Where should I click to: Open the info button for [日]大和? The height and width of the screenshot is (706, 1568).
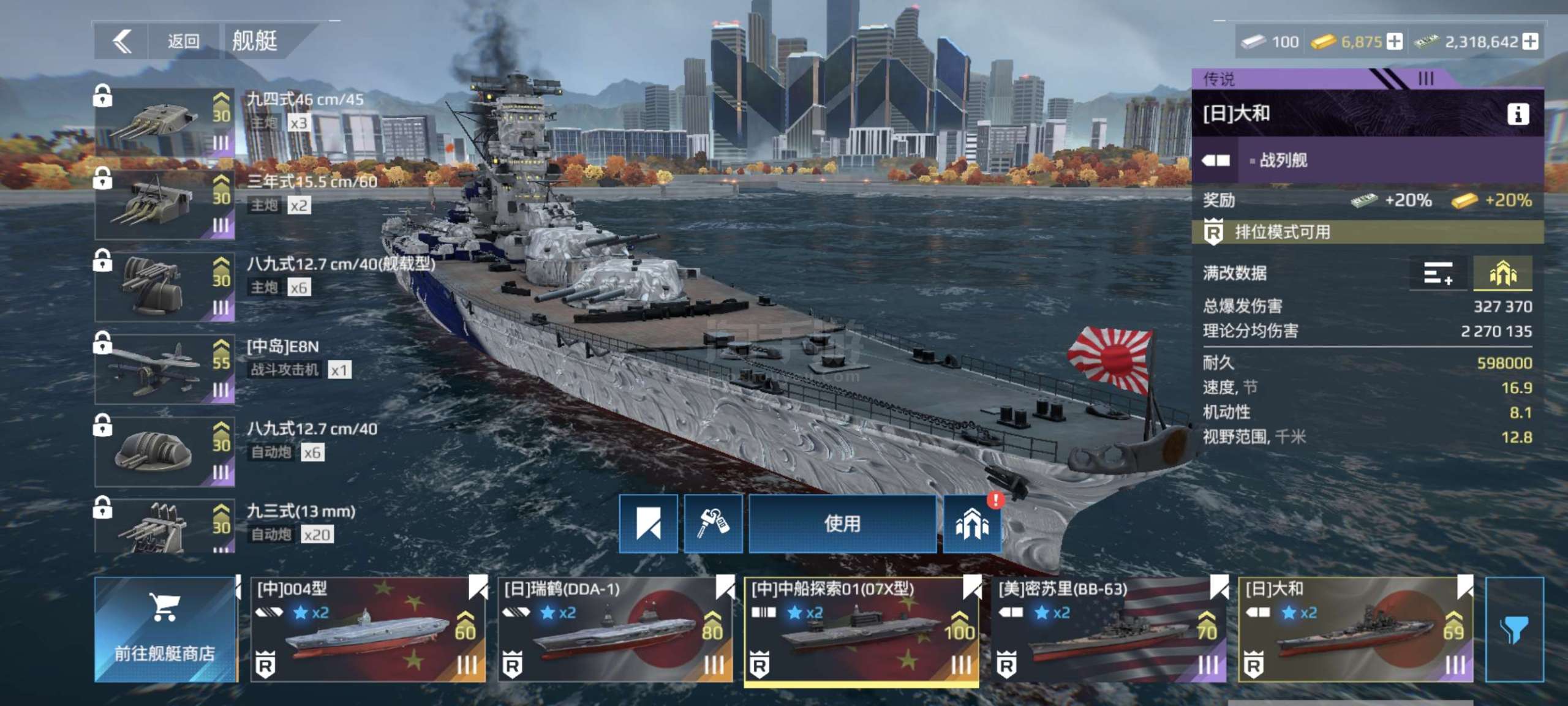pyautogui.click(x=1517, y=114)
